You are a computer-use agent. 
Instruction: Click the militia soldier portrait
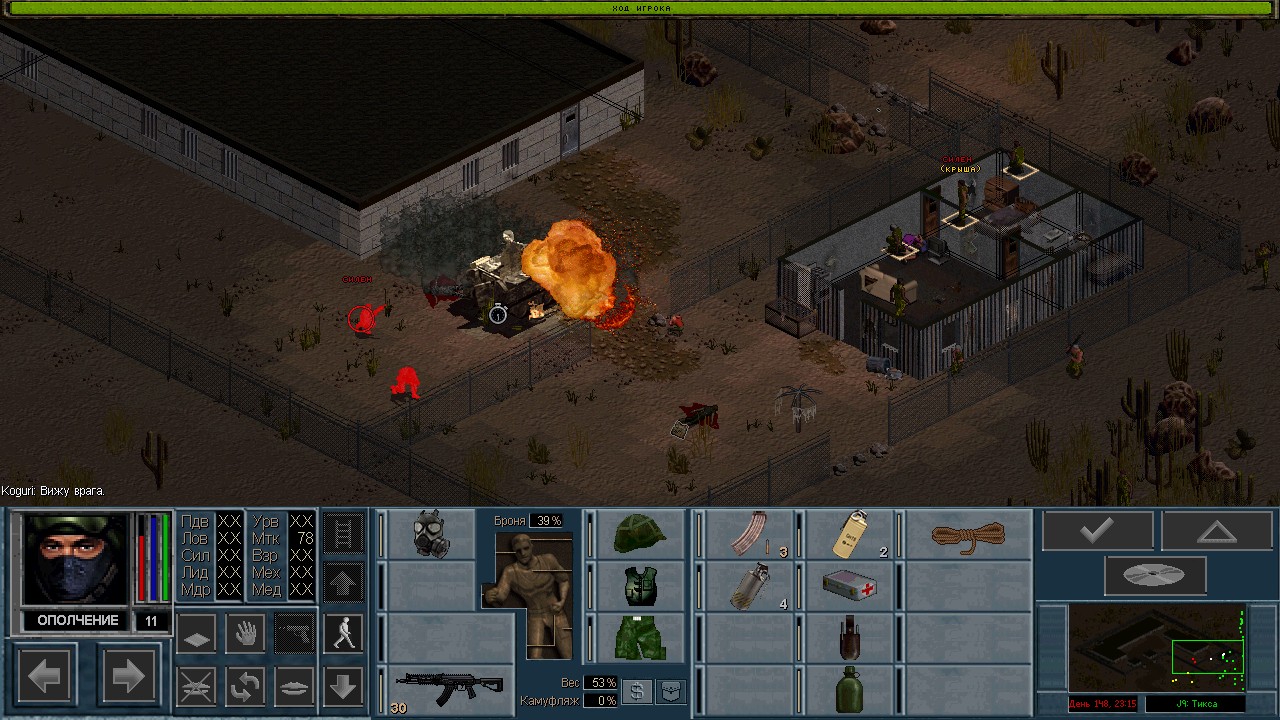[77, 559]
